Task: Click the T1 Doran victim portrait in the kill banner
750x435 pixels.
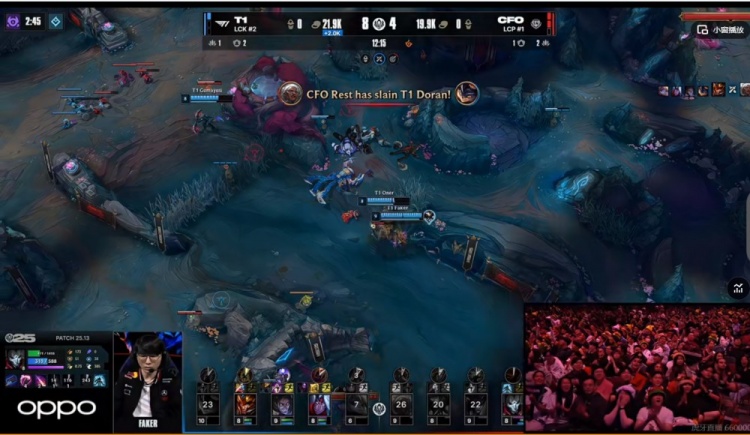Action: click(x=466, y=94)
